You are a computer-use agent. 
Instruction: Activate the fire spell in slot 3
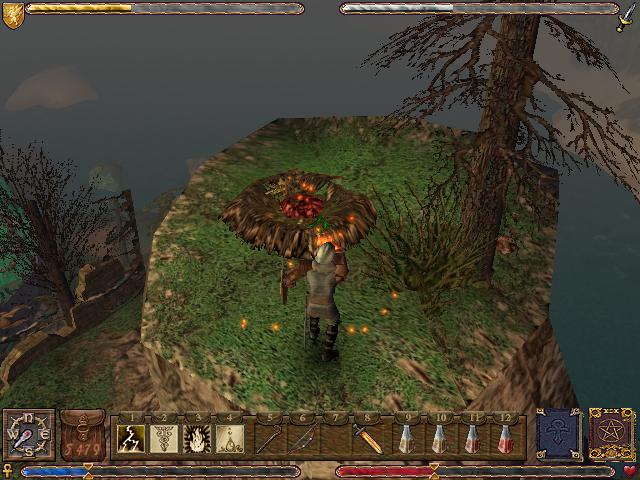click(x=197, y=438)
